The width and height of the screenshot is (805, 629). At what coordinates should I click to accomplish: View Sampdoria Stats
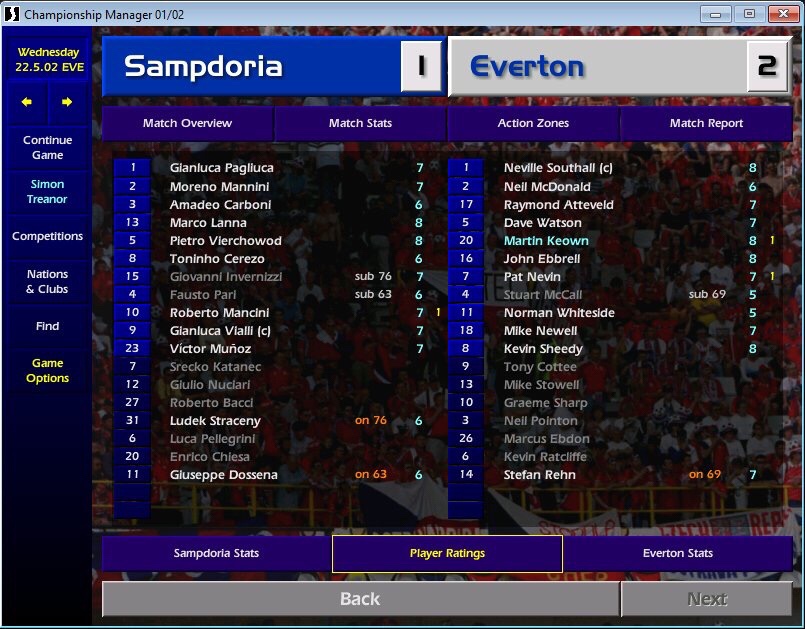tap(216, 553)
